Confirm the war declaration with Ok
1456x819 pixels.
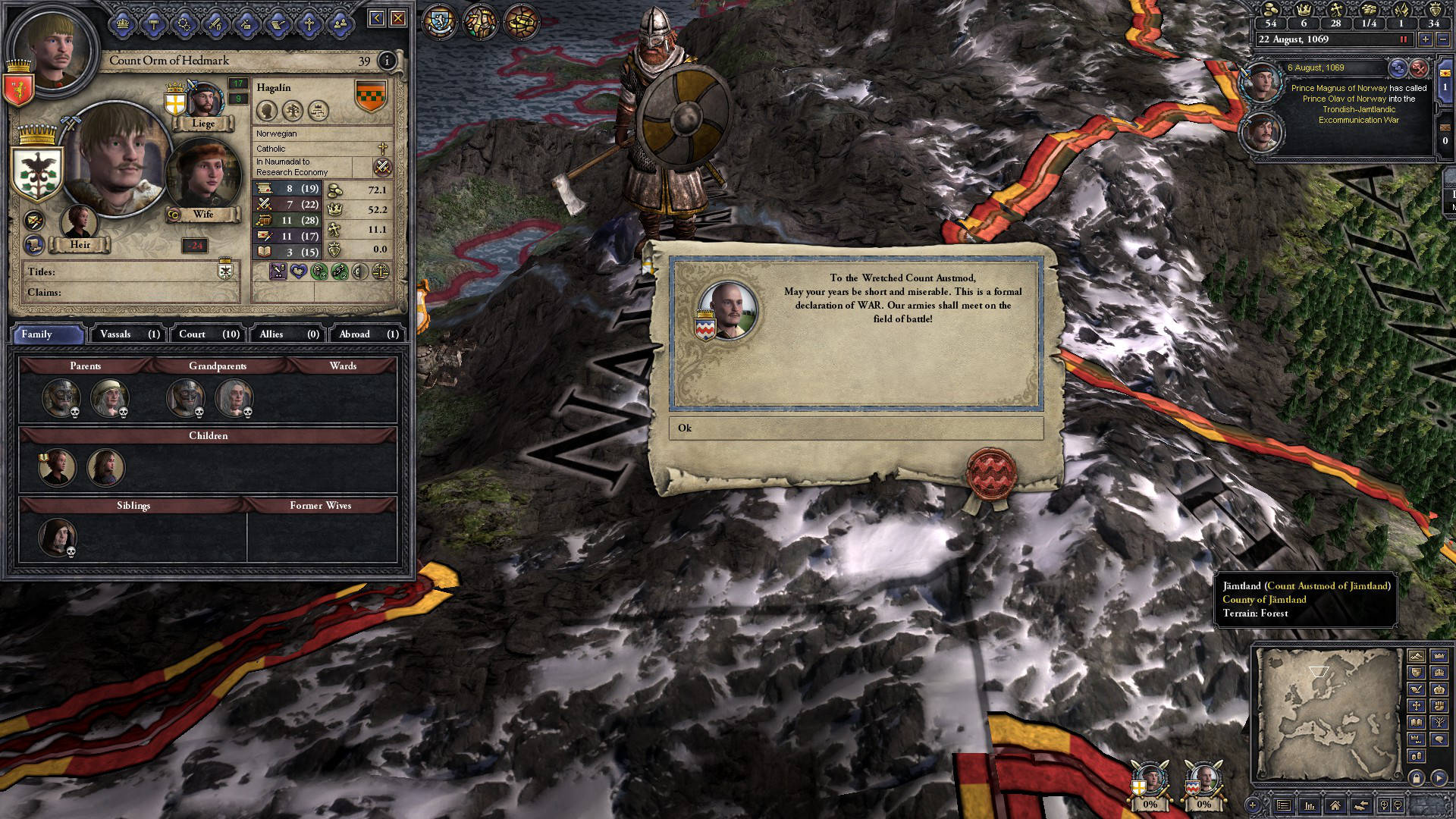point(855,428)
